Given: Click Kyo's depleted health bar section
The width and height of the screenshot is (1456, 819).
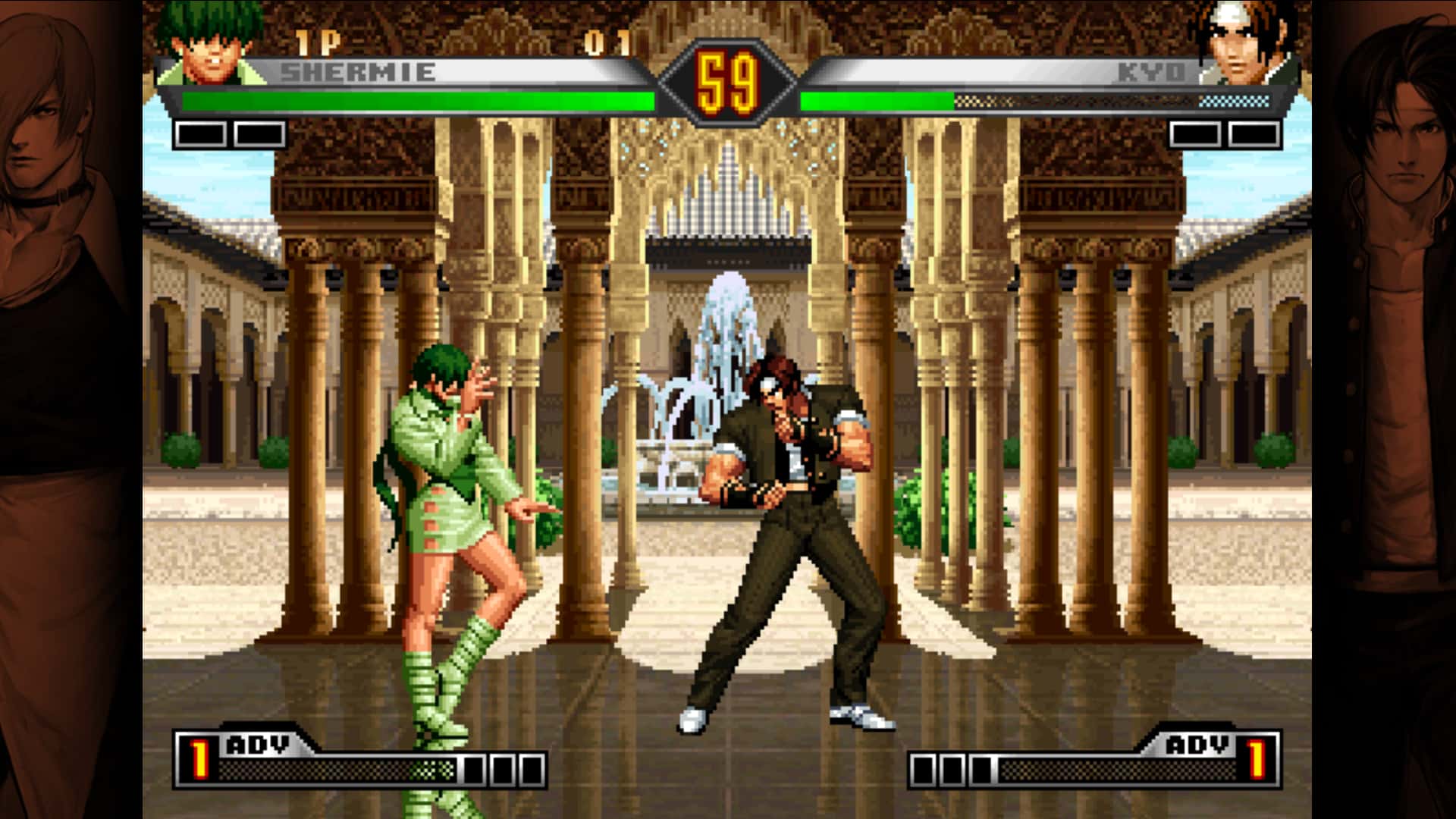Looking at the screenshot, I should (x=1100, y=98).
